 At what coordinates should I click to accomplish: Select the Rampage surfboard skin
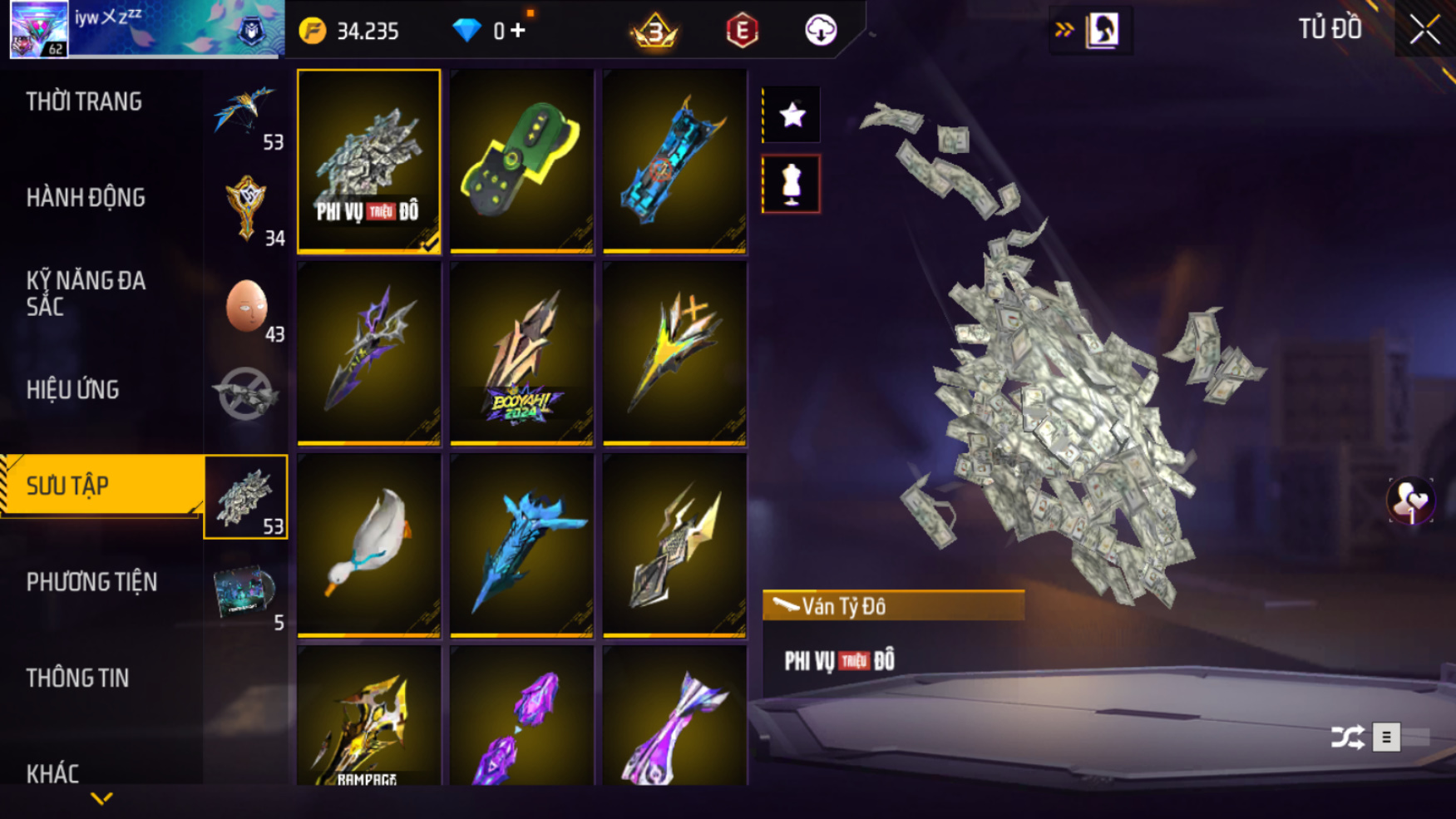368,717
